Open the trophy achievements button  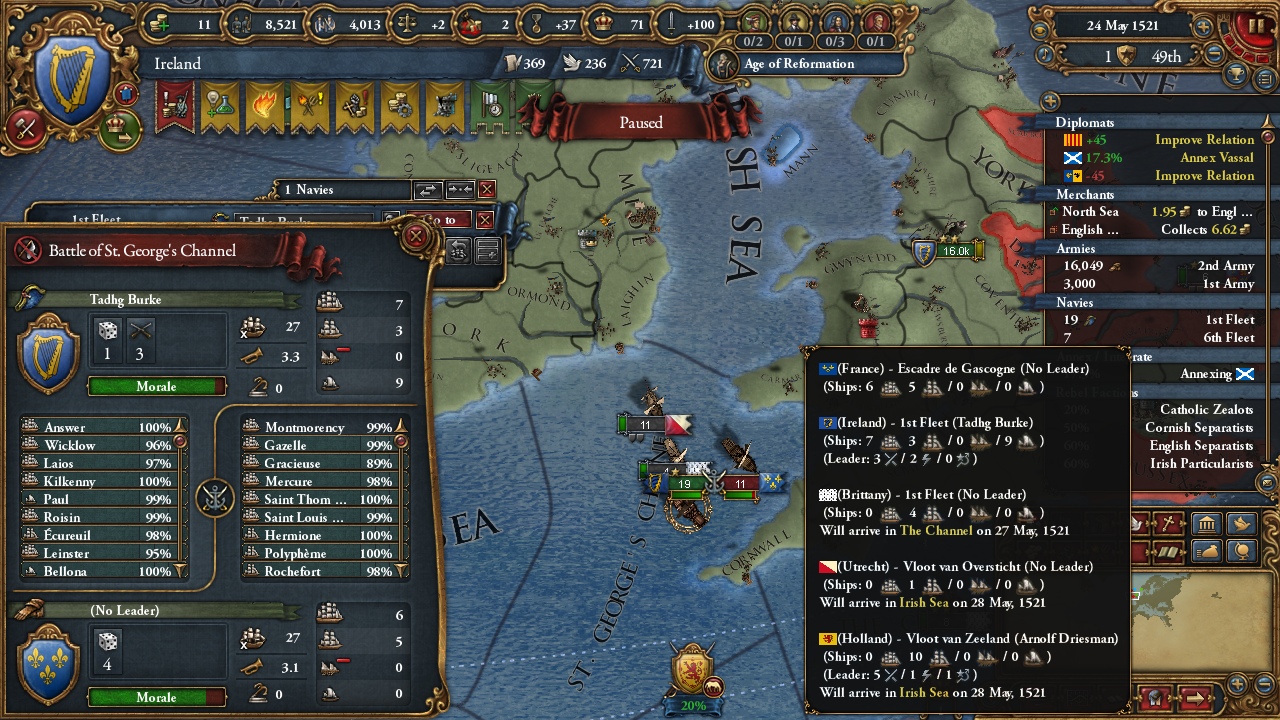(1237, 75)
